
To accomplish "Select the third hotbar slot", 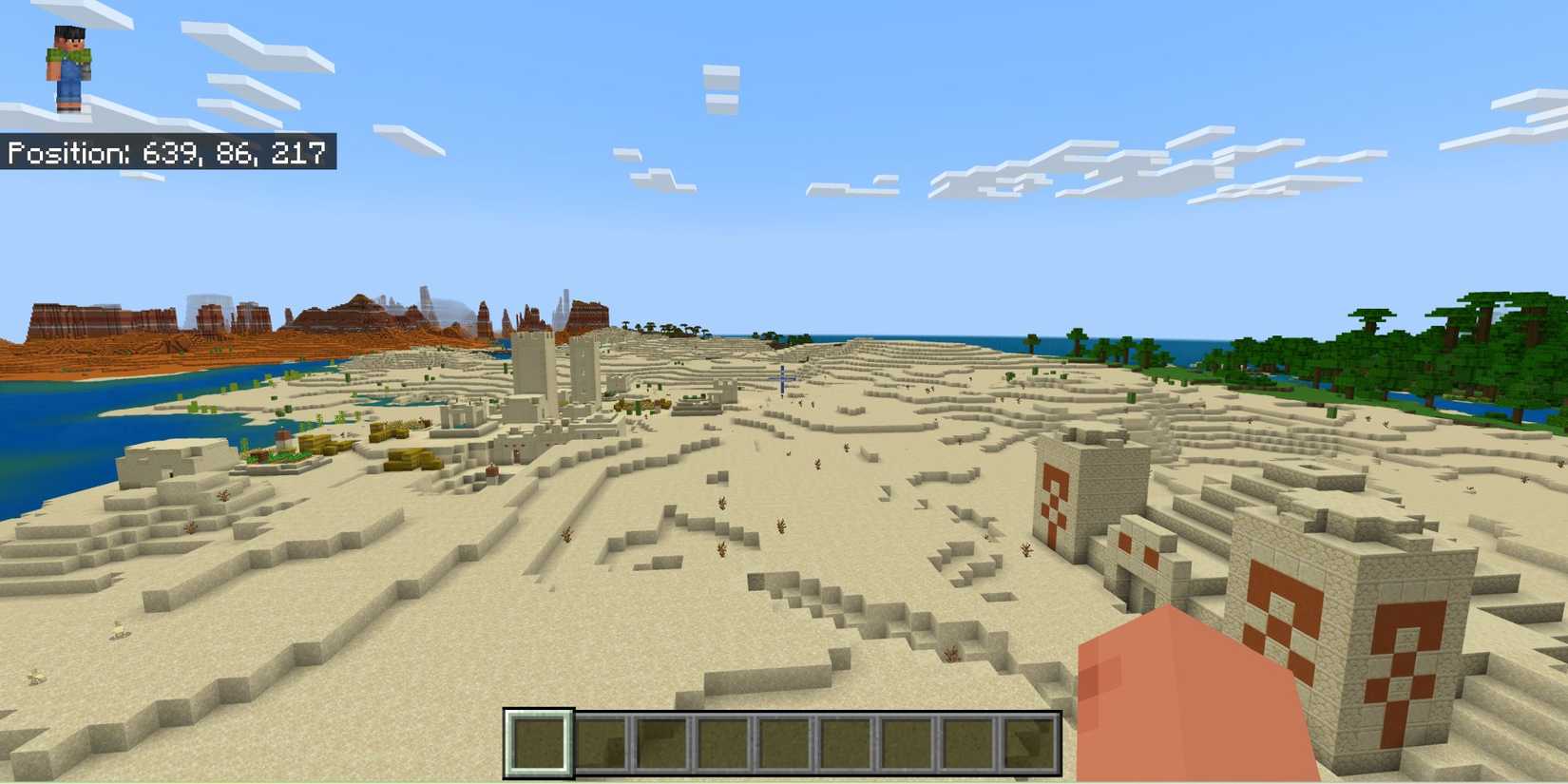I will pos(661,741).
